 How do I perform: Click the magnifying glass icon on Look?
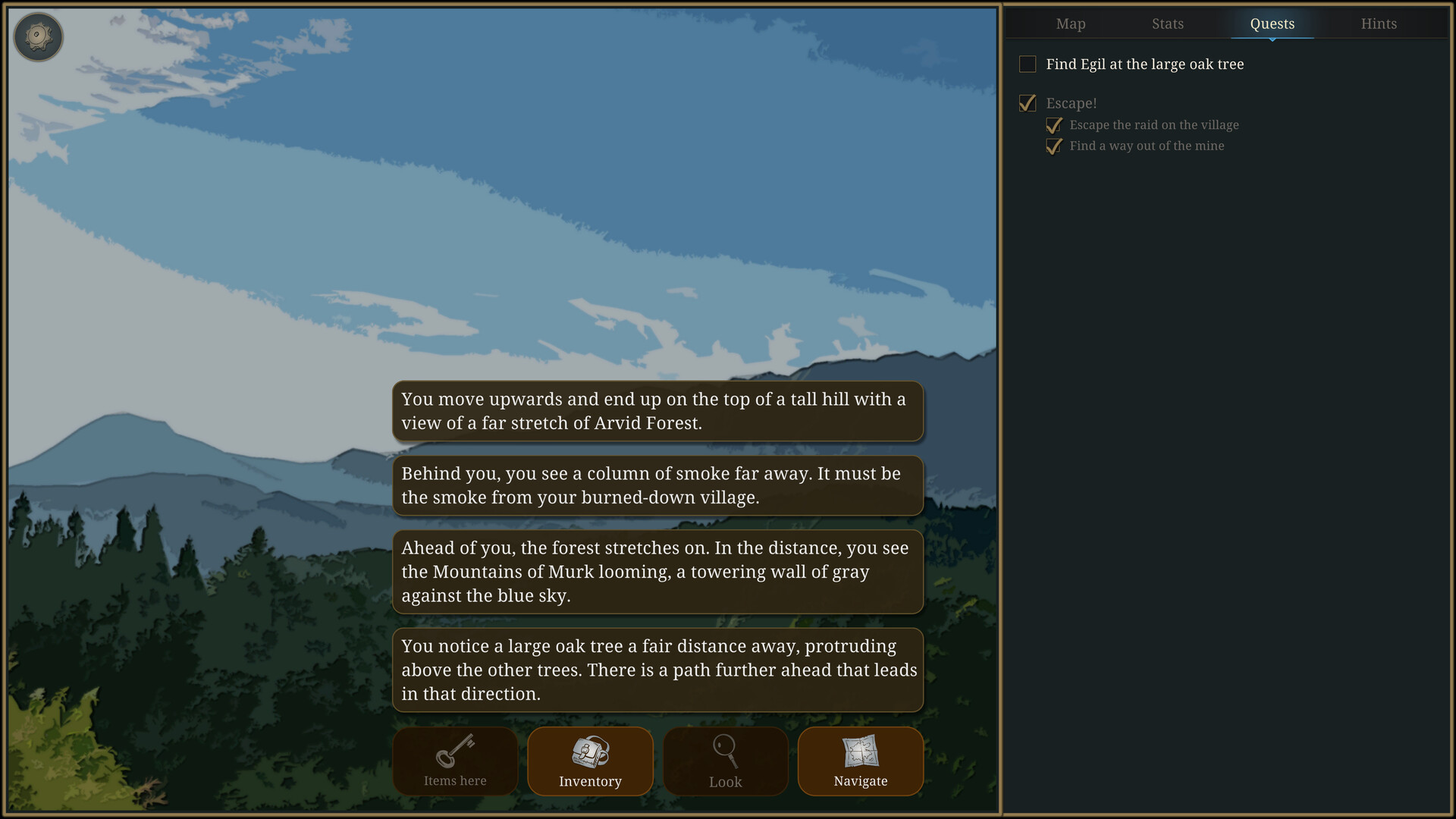click(x=725, y=752)
